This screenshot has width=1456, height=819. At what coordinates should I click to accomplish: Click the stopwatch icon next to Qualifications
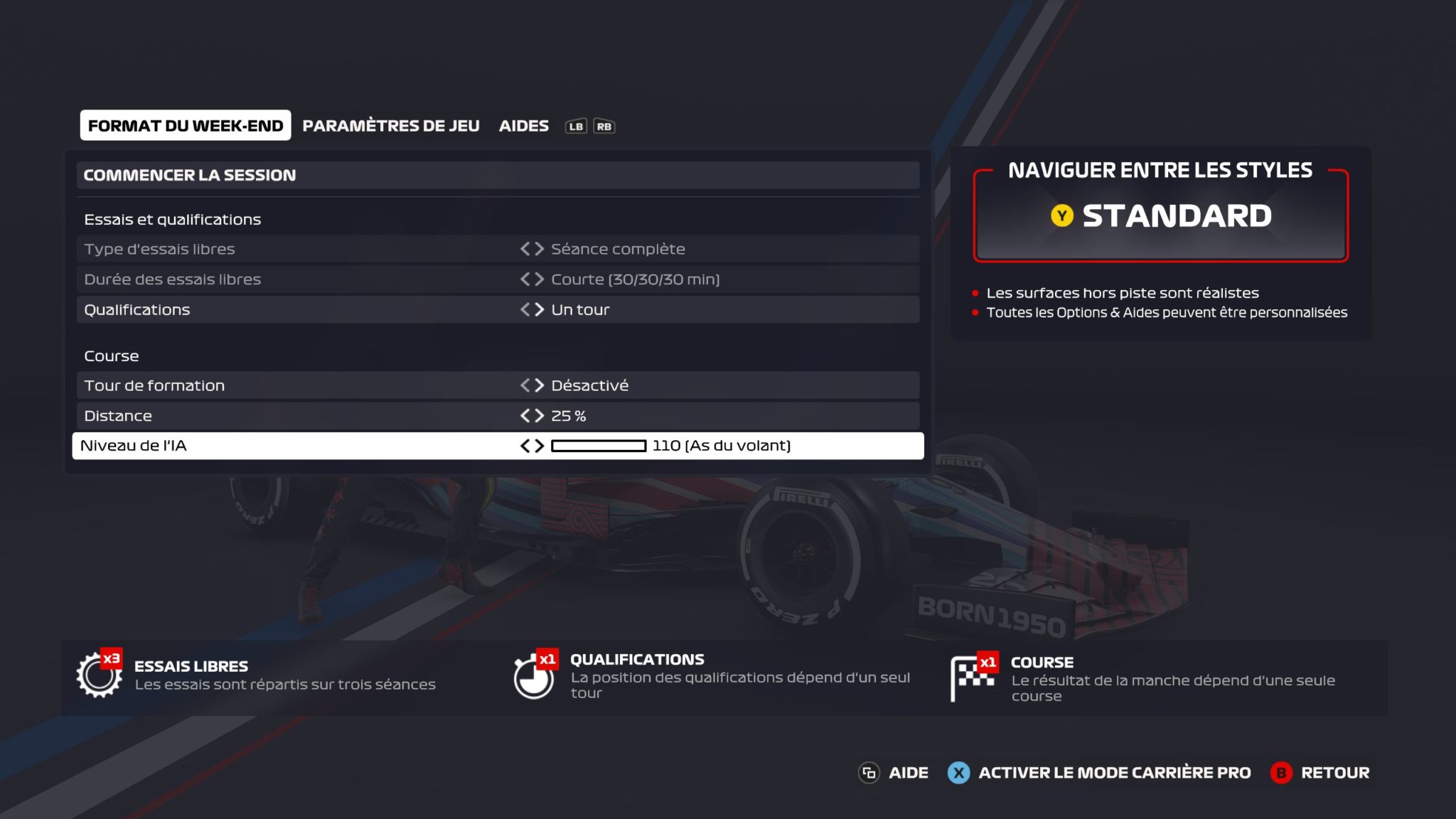(533, 675)
